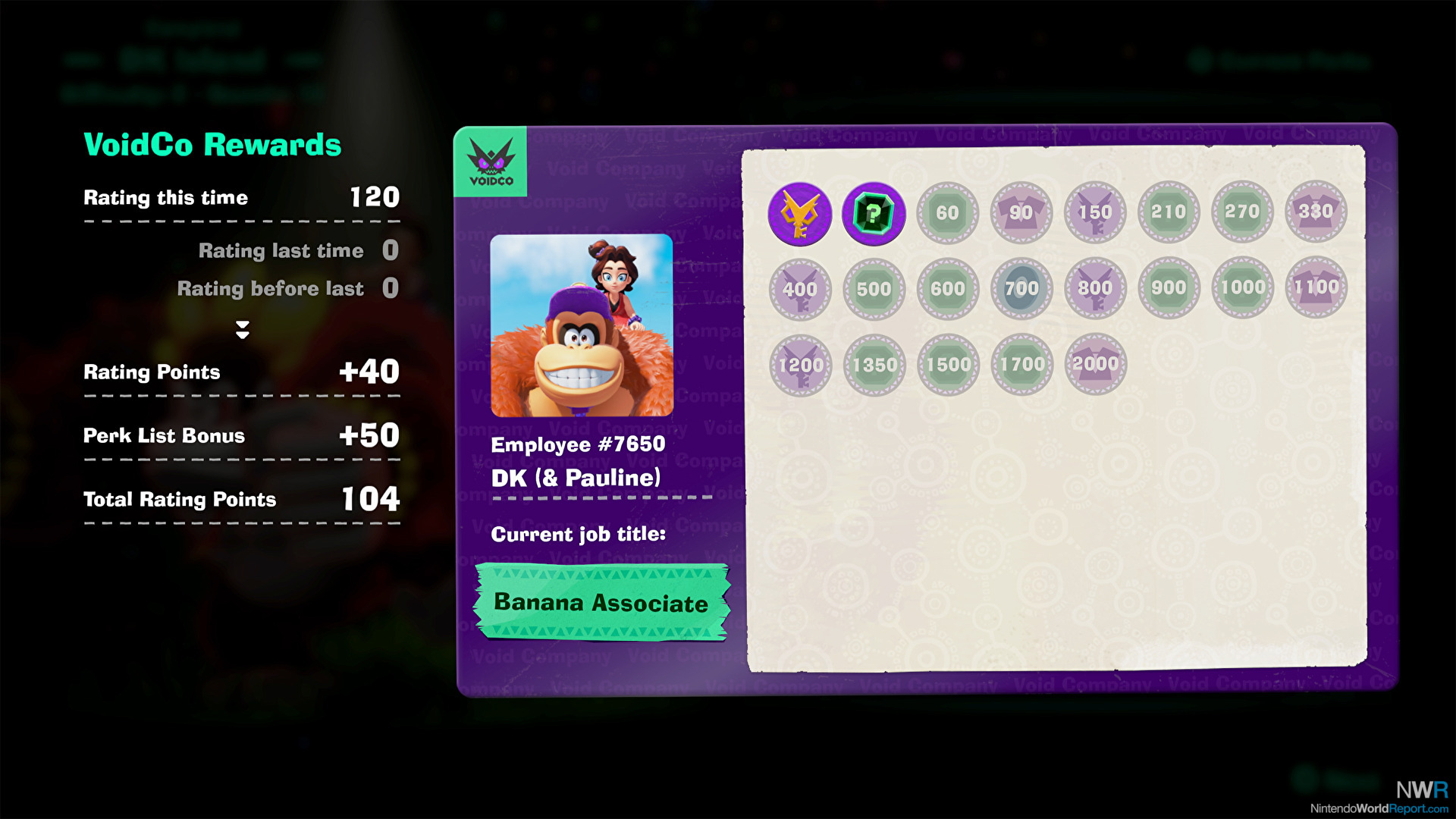Choose the 60 rating reward stamp
Image resolution: width=1456 pixels, height=819 pixels.
[947, 213]
